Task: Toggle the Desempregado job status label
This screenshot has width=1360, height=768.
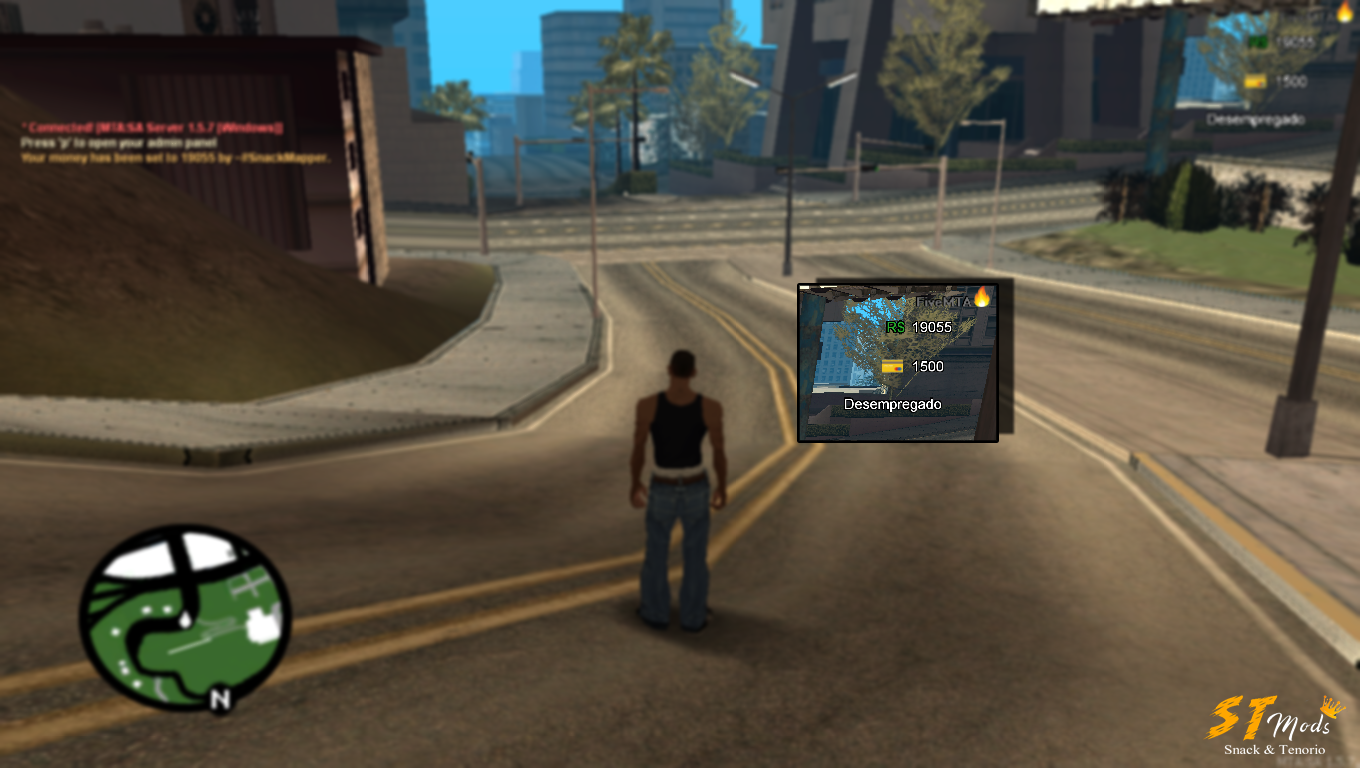Action: pos(893,404)
